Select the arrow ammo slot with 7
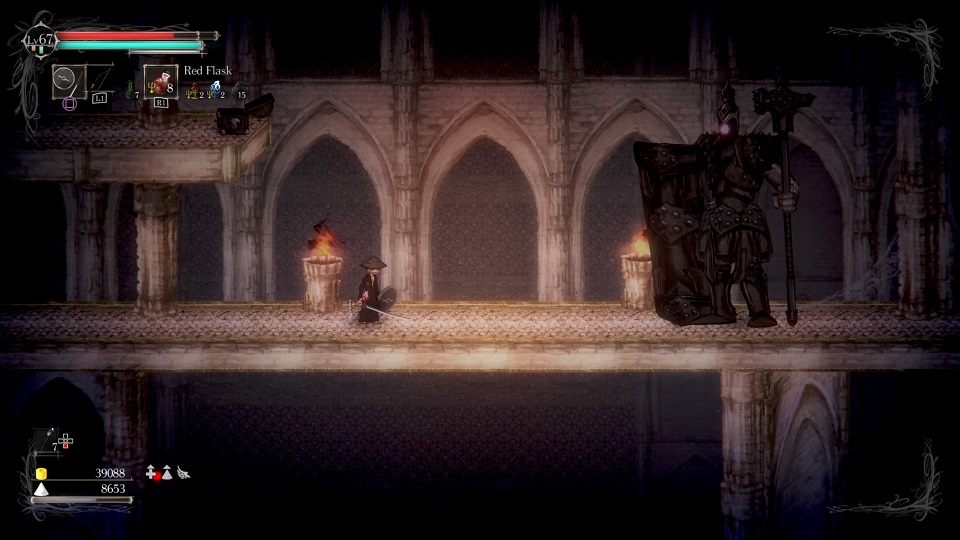Viewport: 960px width, 540px height. 48,440
